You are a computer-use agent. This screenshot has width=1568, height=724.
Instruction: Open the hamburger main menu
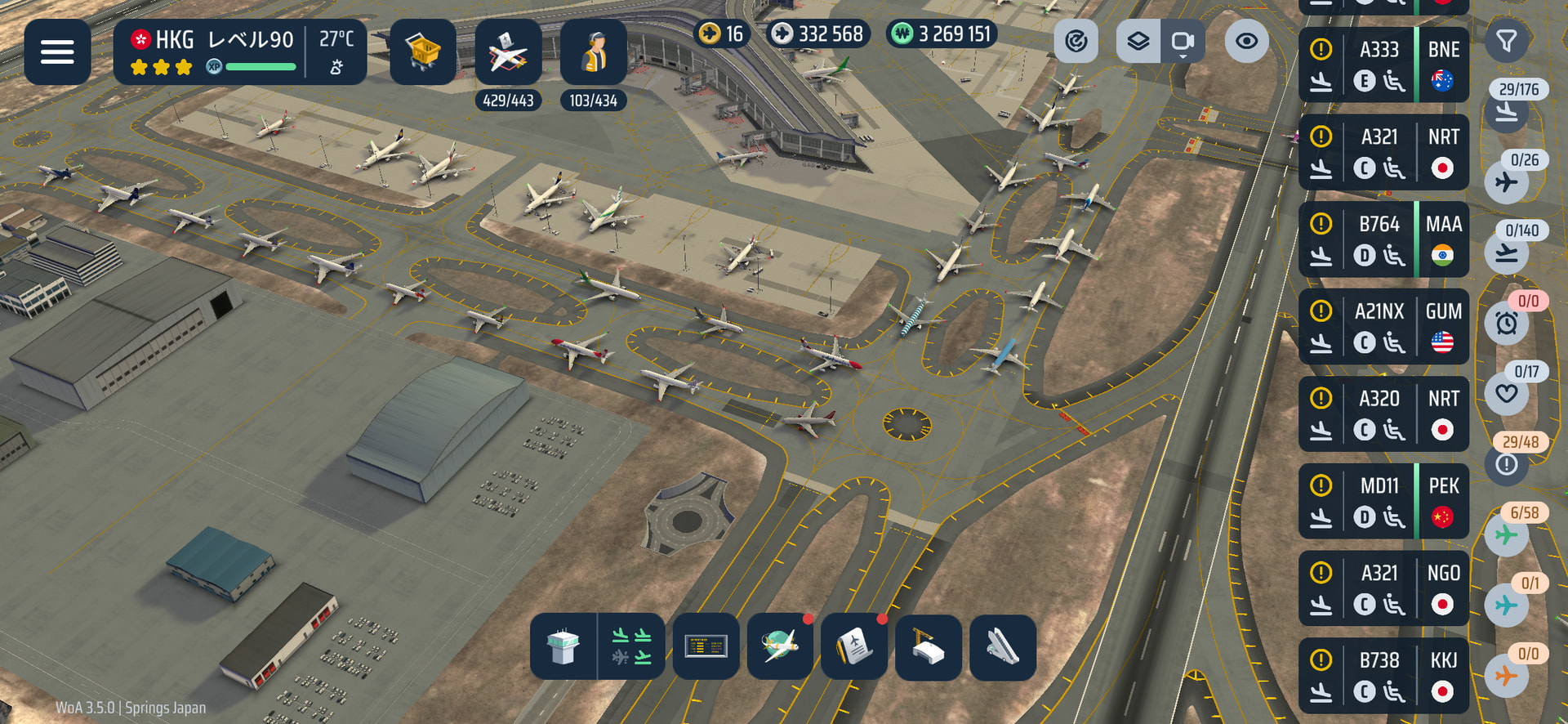pos(57,52)
